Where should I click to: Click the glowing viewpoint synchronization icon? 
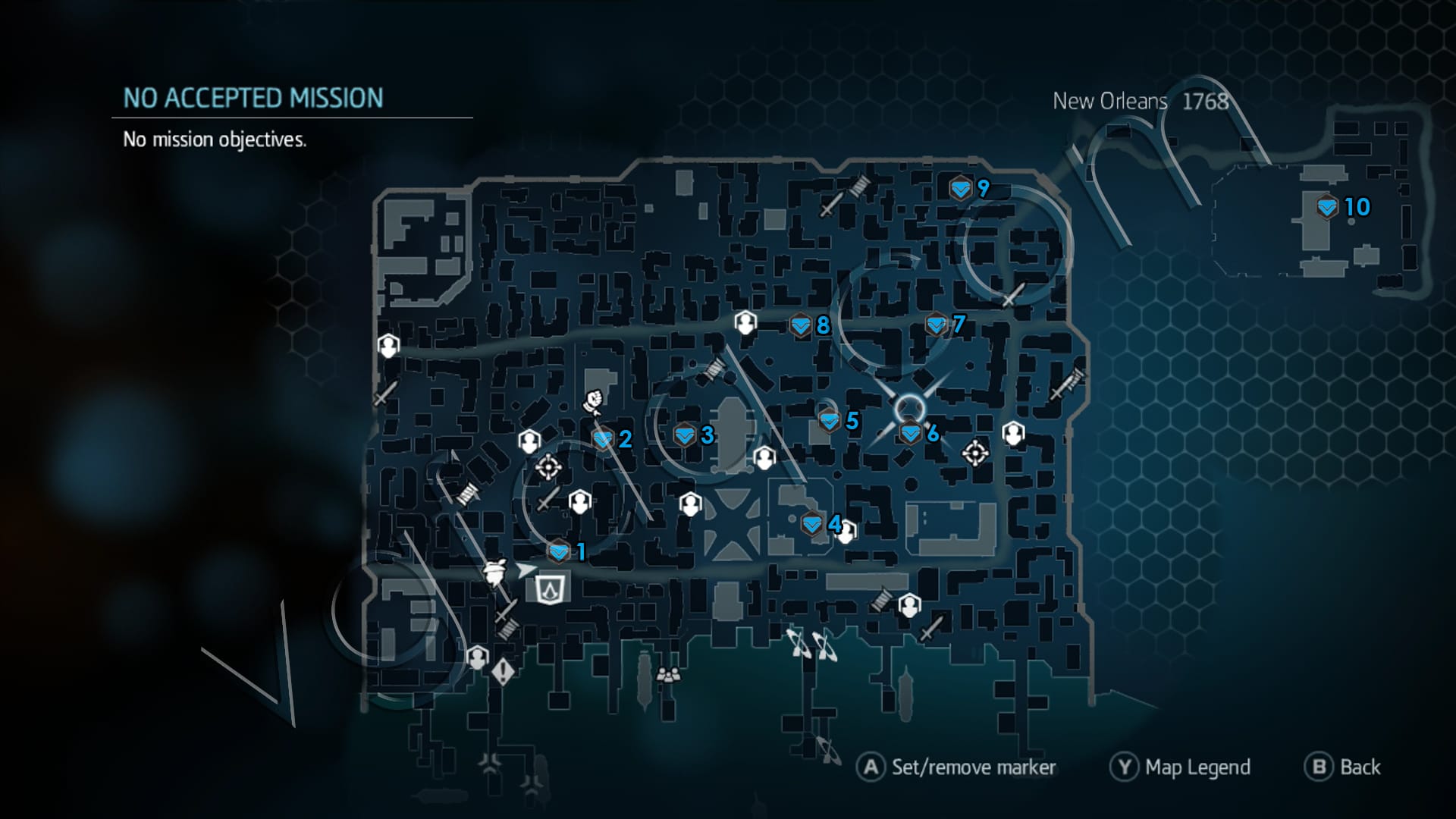(909, 407)
